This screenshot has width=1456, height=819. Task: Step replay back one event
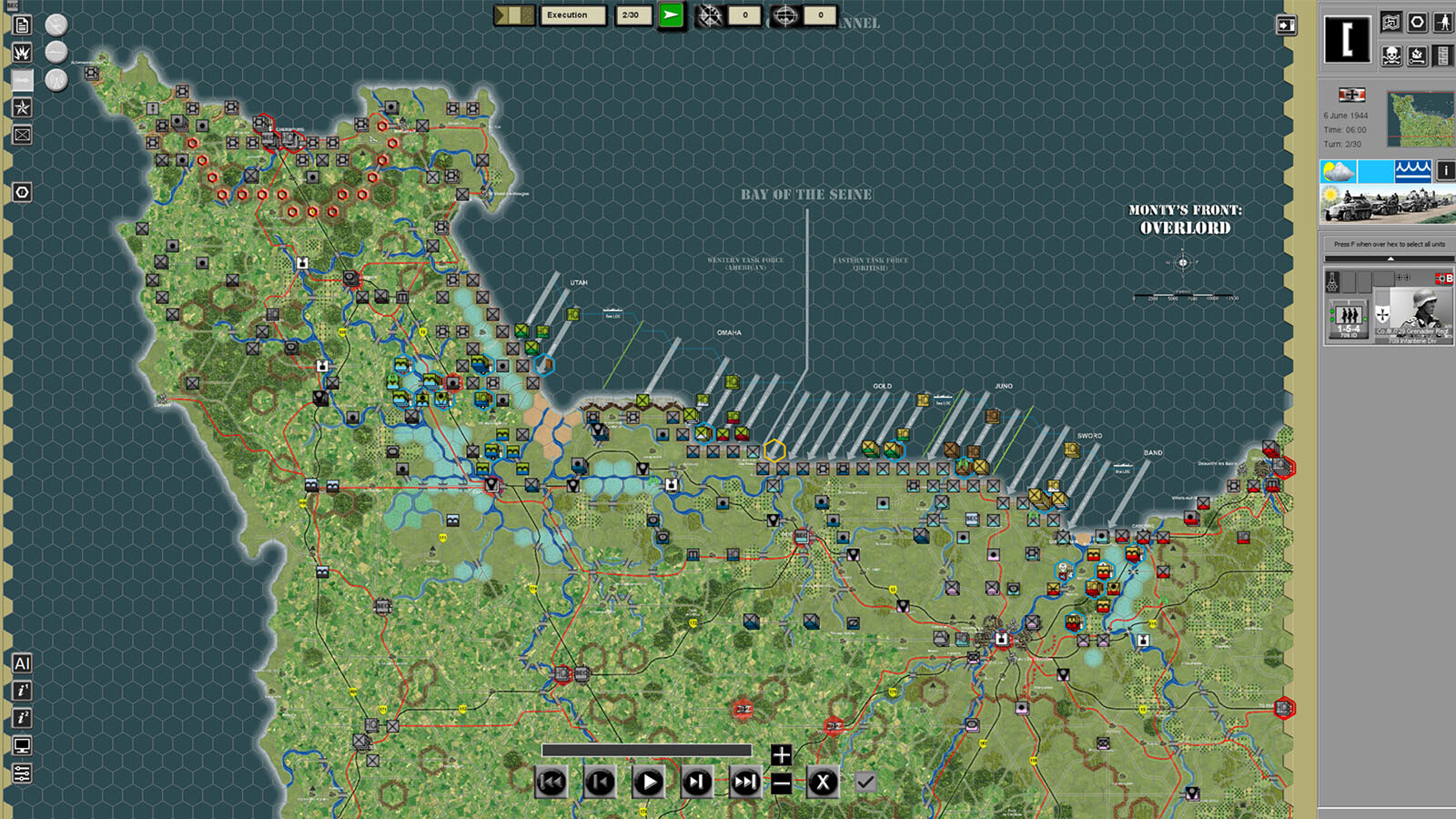[x=600, y=782]
